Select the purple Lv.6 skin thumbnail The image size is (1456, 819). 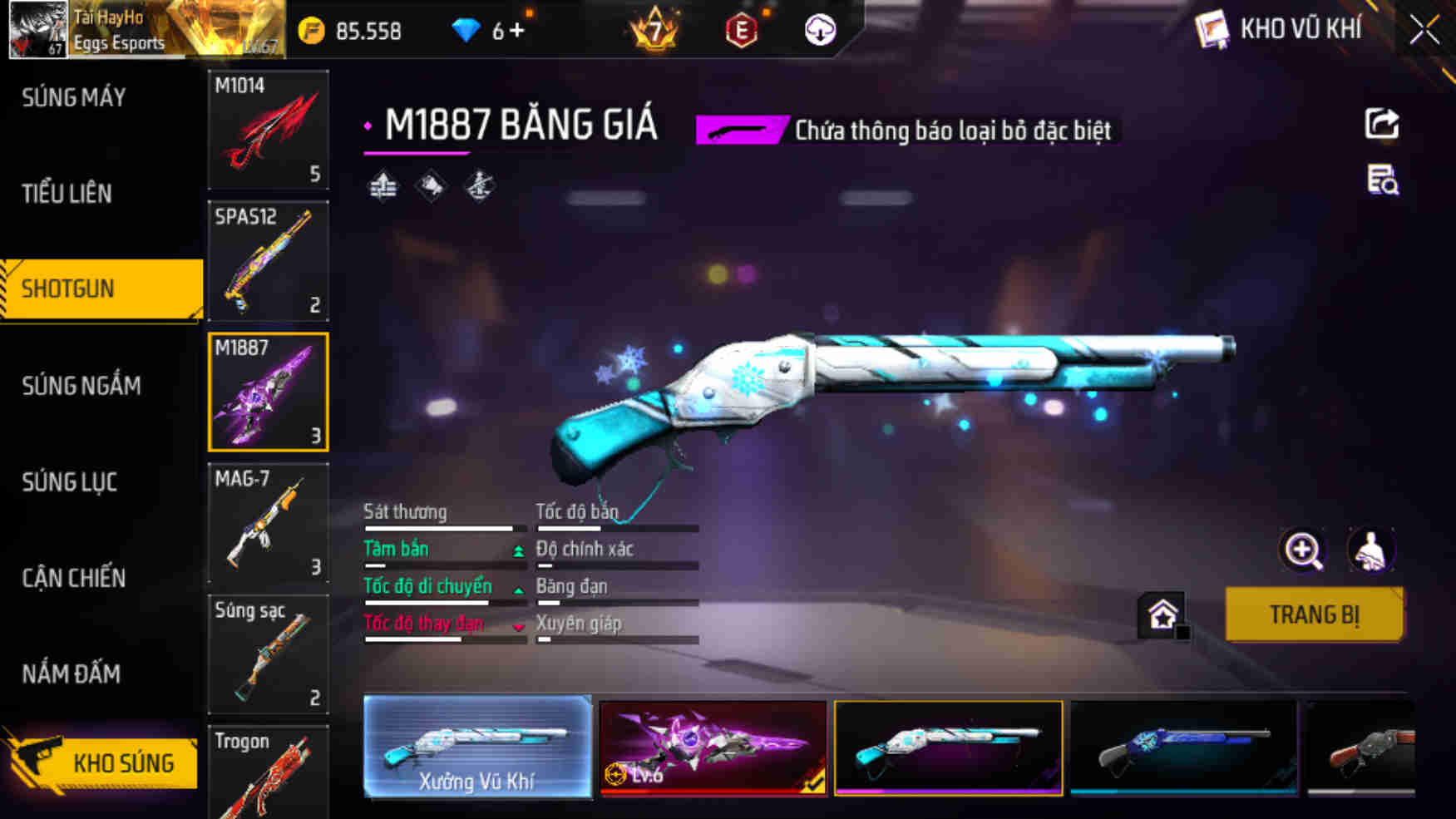(711, 747)
